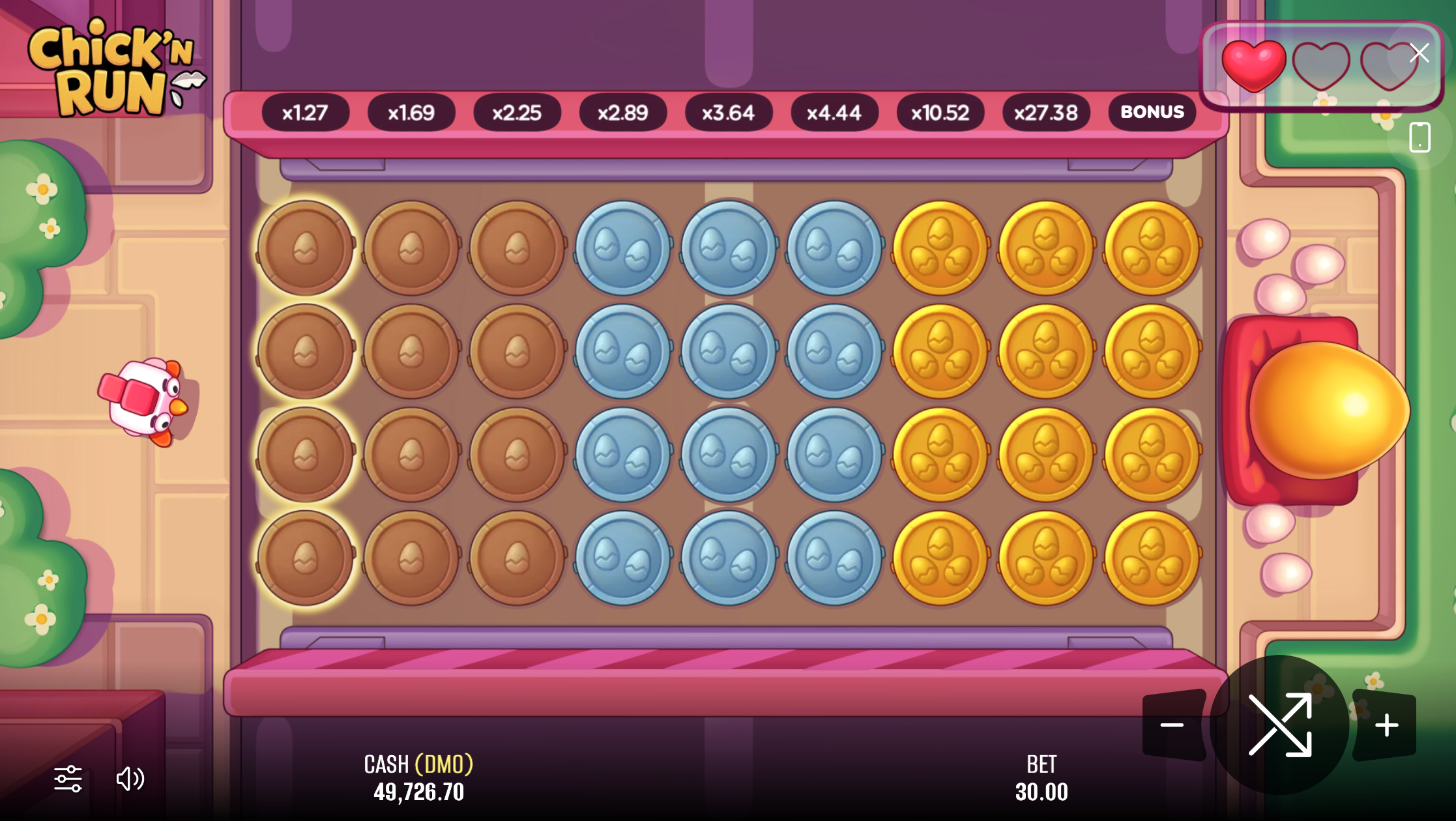
Task: Select the x1.27 multiplier column
Action: pyautogui.click(x=305, y=113)
